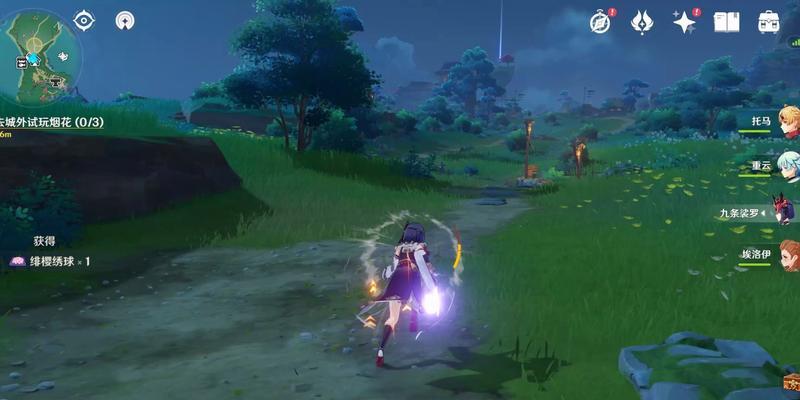Open the open-book handbook icon

[727, 22]
